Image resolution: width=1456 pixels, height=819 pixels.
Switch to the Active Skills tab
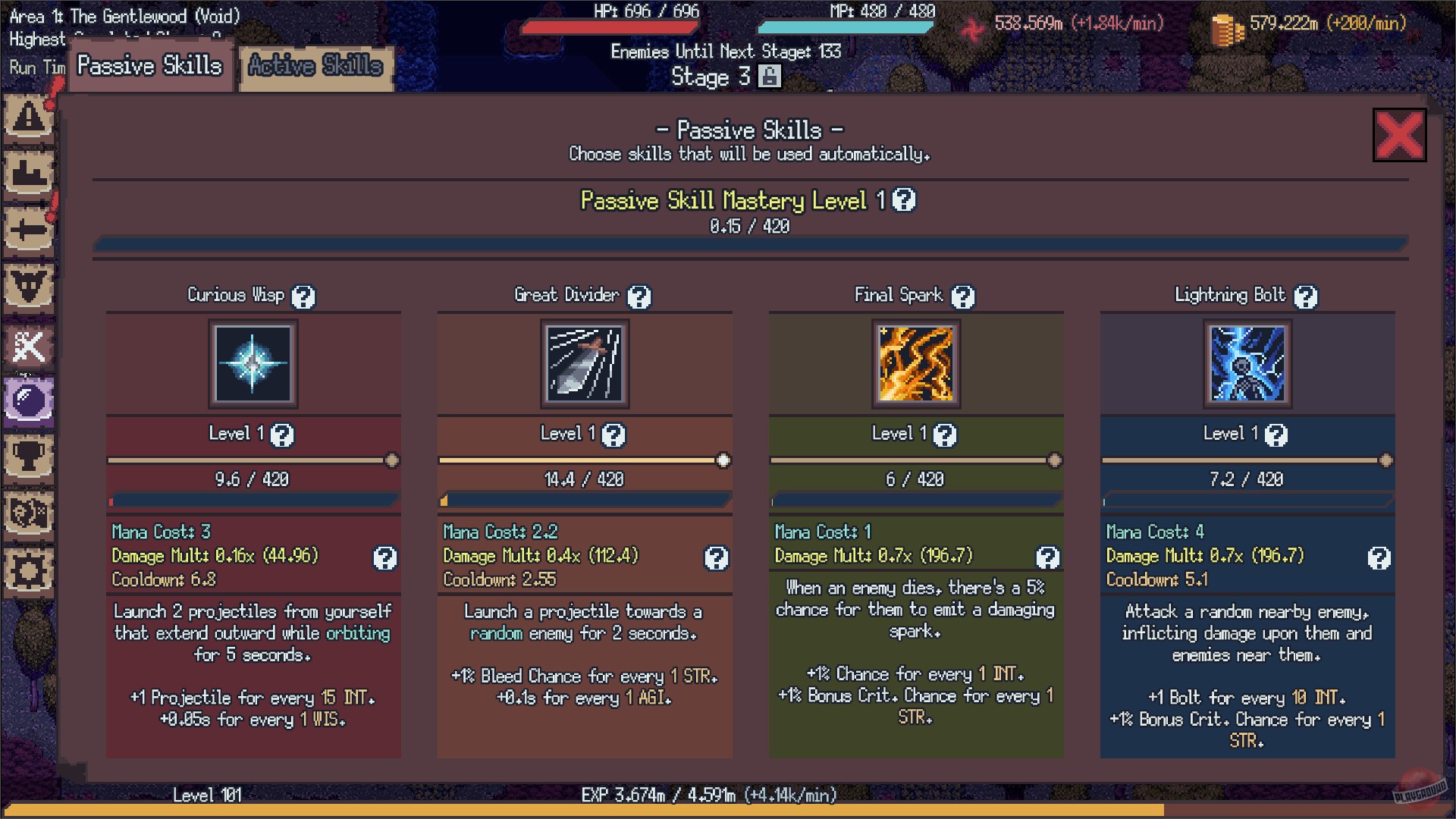click(x=315, y=67)
